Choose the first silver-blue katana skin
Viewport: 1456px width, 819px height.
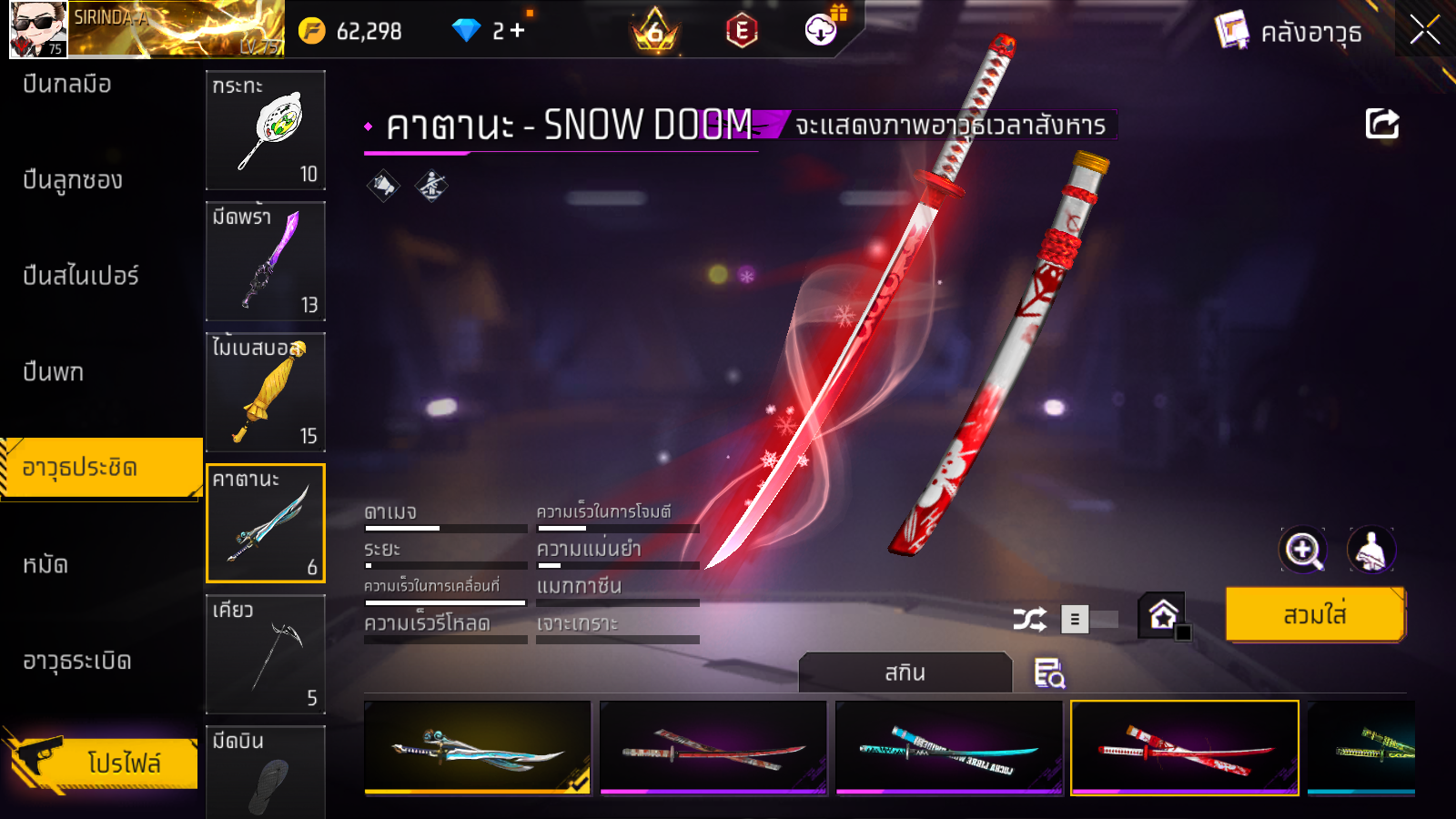[x=478, y=748]
